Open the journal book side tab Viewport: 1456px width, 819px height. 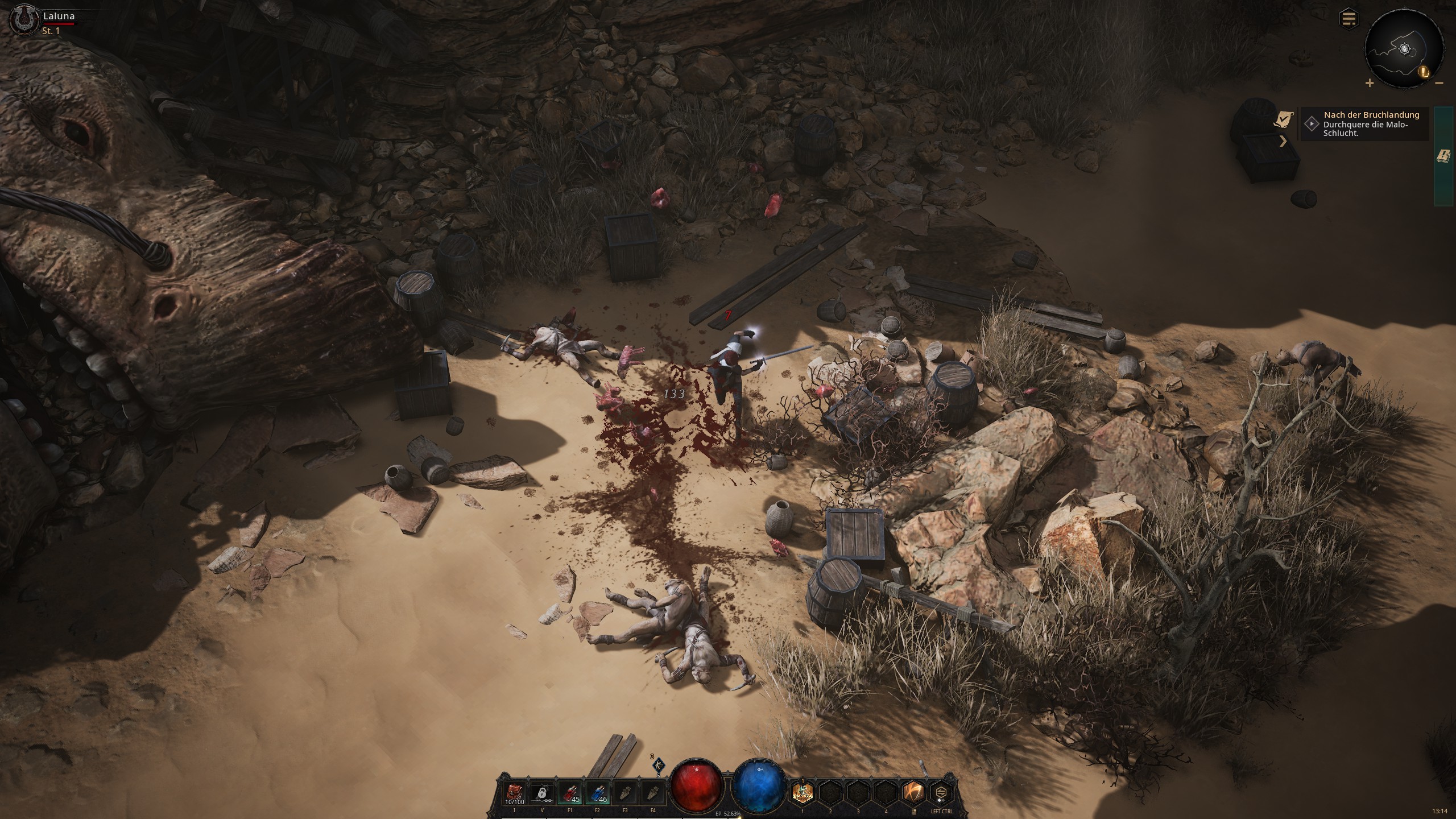click(1443, 156)
